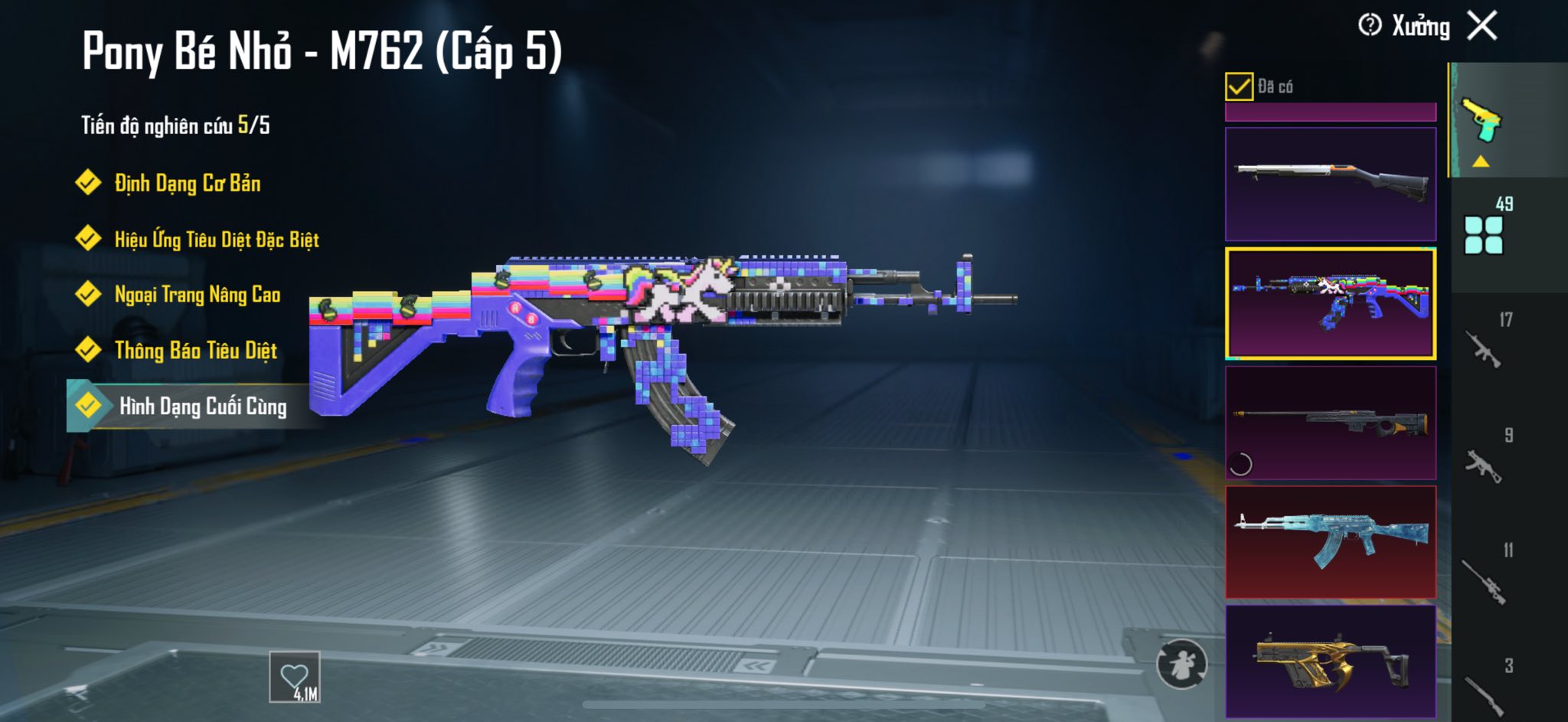Toggle the Đã có owned filter checkbox
This screenshot has height=722, width=1568.
tap(1239, 87)
